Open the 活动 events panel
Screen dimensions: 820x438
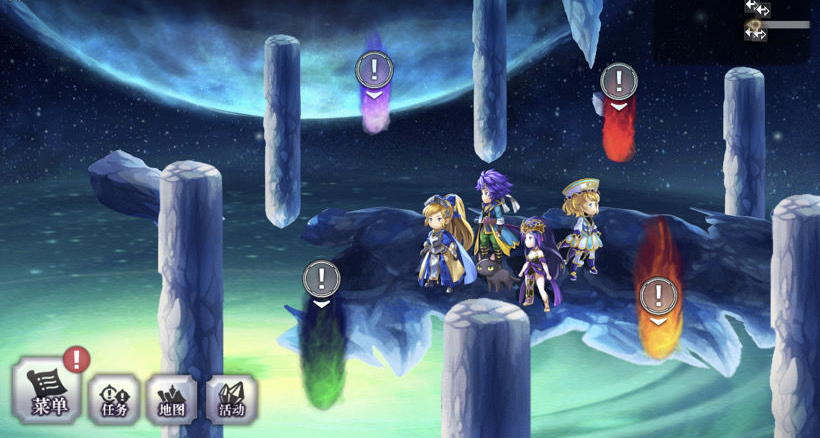[x=231, y=398]
